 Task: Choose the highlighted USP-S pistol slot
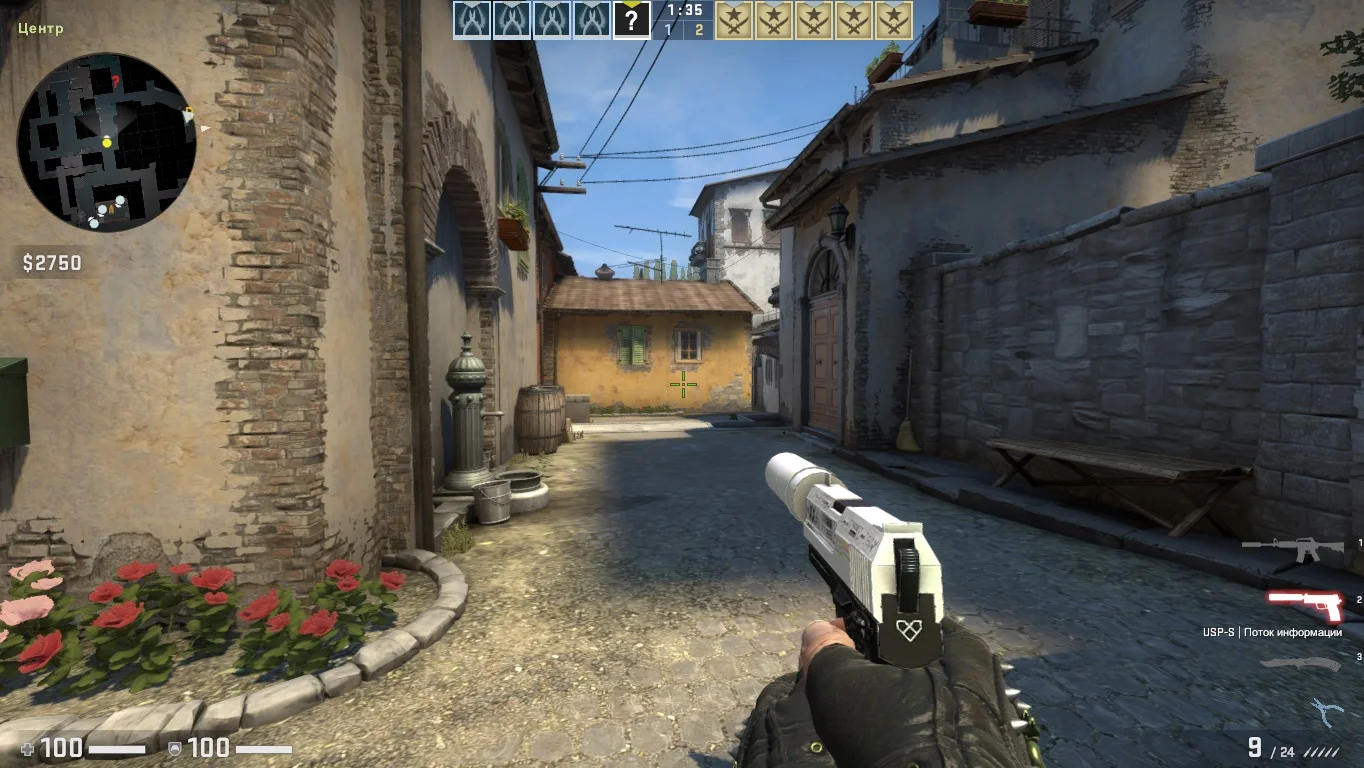coord(1304,605)
